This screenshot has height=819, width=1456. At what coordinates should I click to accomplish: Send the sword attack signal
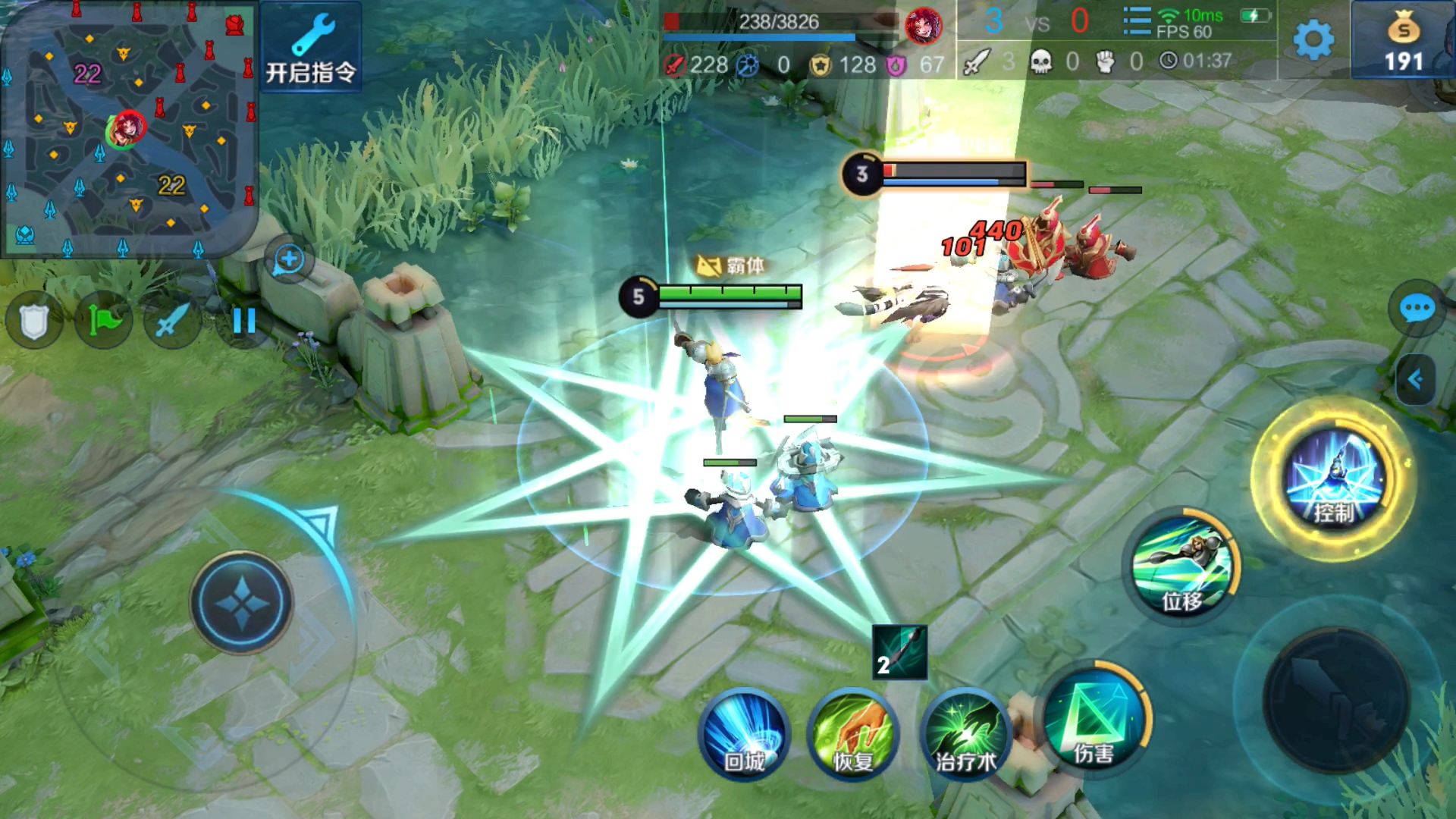[172, 322]
